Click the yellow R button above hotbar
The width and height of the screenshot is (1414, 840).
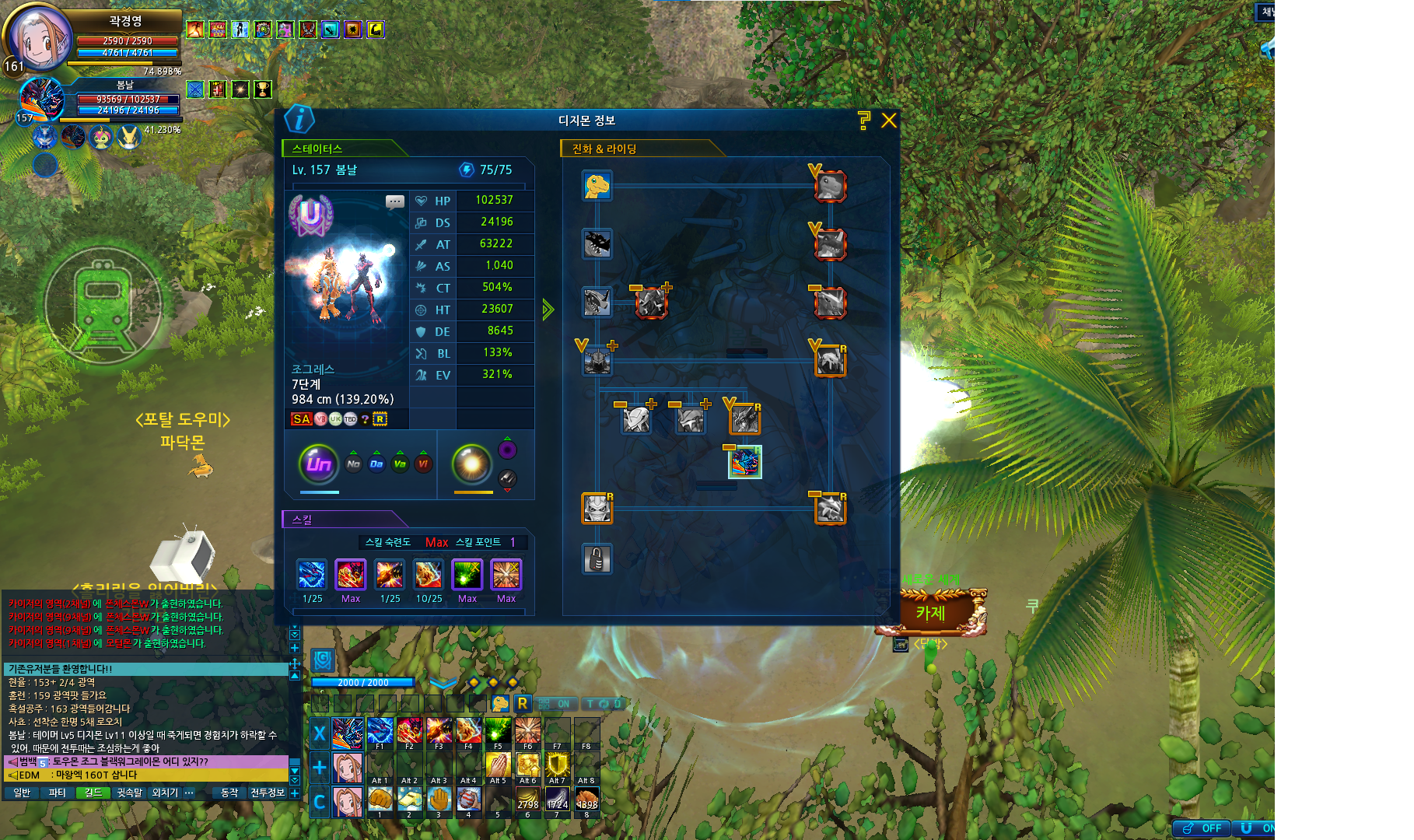tap(523, 703)
